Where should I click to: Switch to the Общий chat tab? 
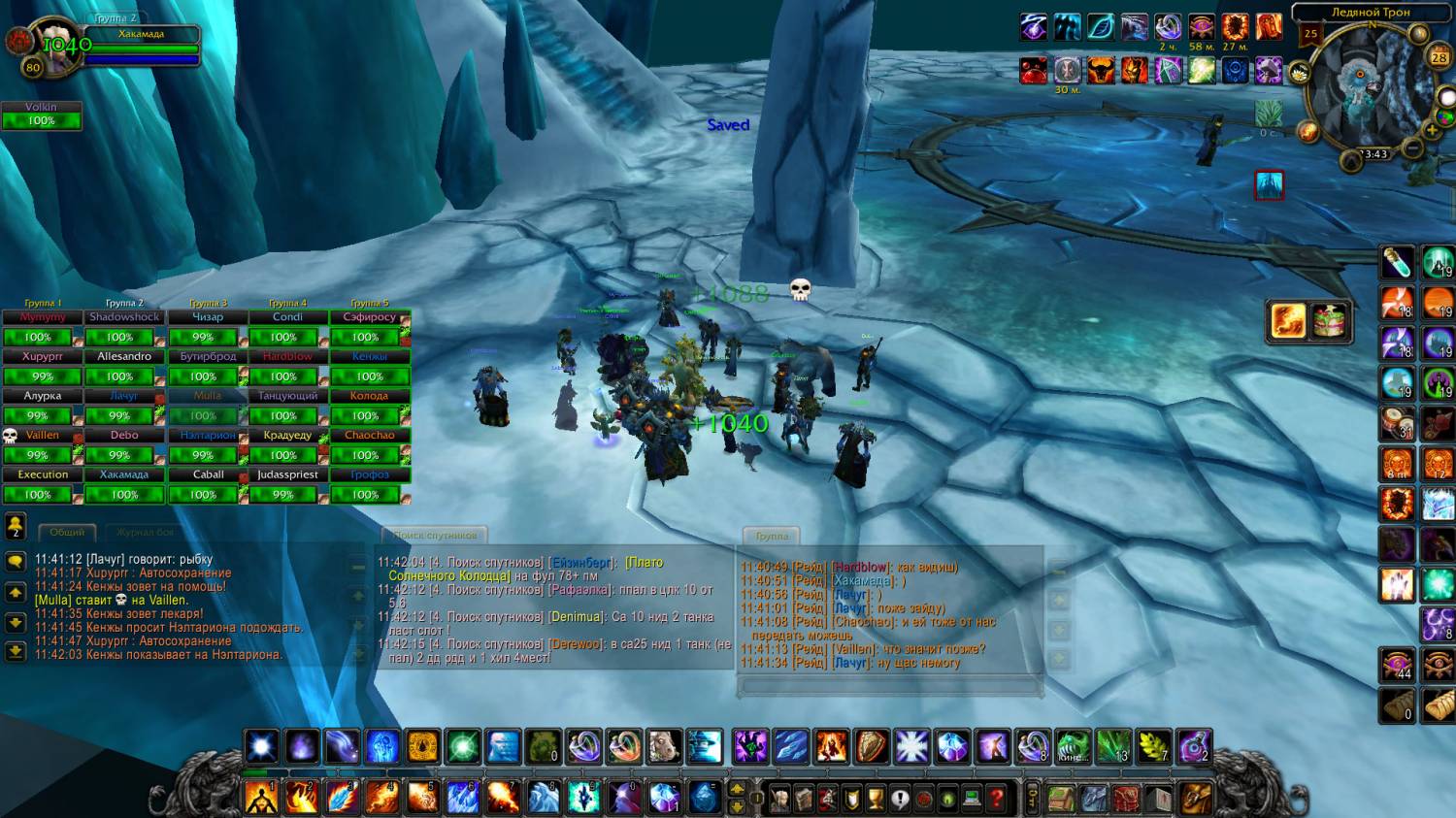tap(67, 533)
